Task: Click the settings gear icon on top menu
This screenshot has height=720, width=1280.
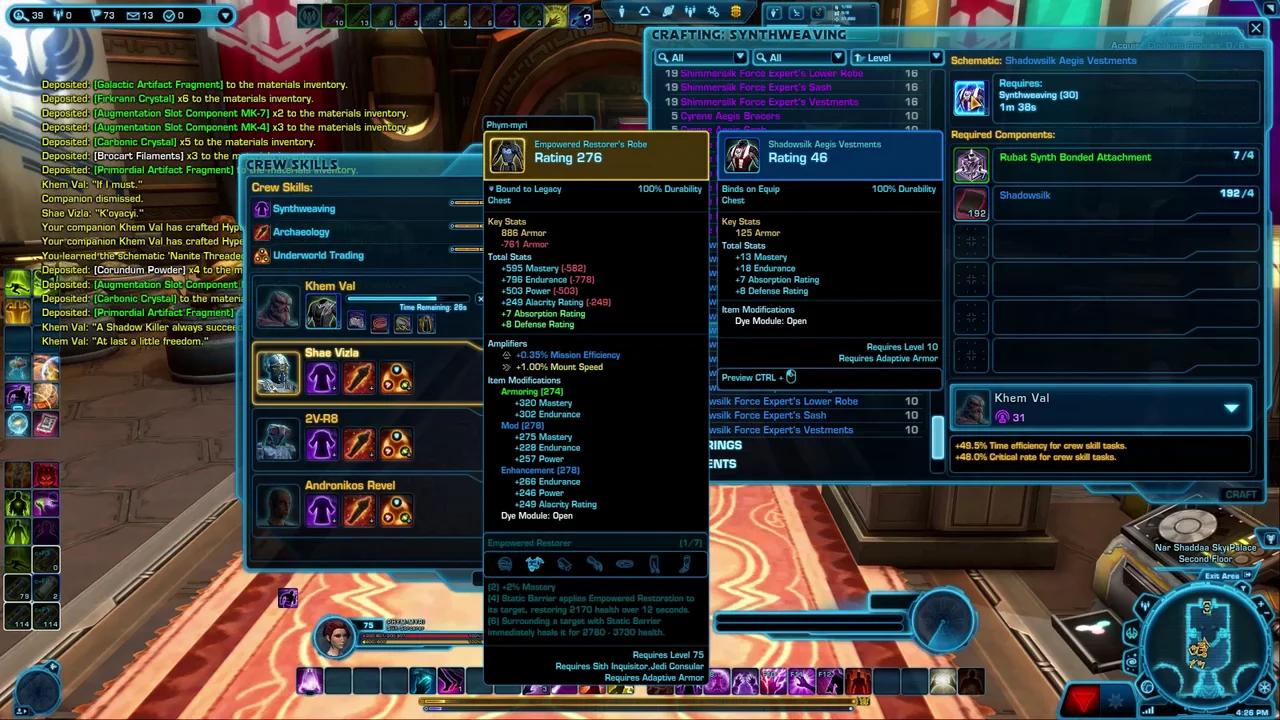Action: tap(712, 11)
